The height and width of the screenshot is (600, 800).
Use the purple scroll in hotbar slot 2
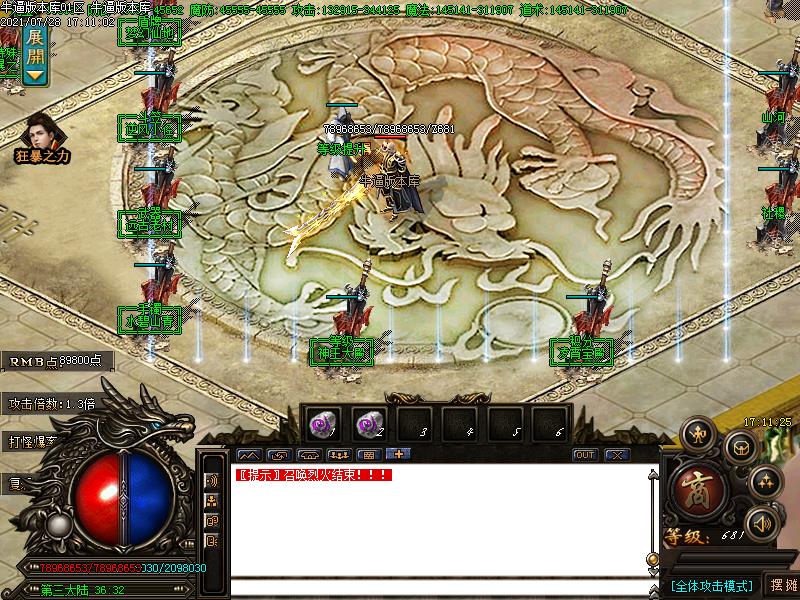(x=367, y=424)
